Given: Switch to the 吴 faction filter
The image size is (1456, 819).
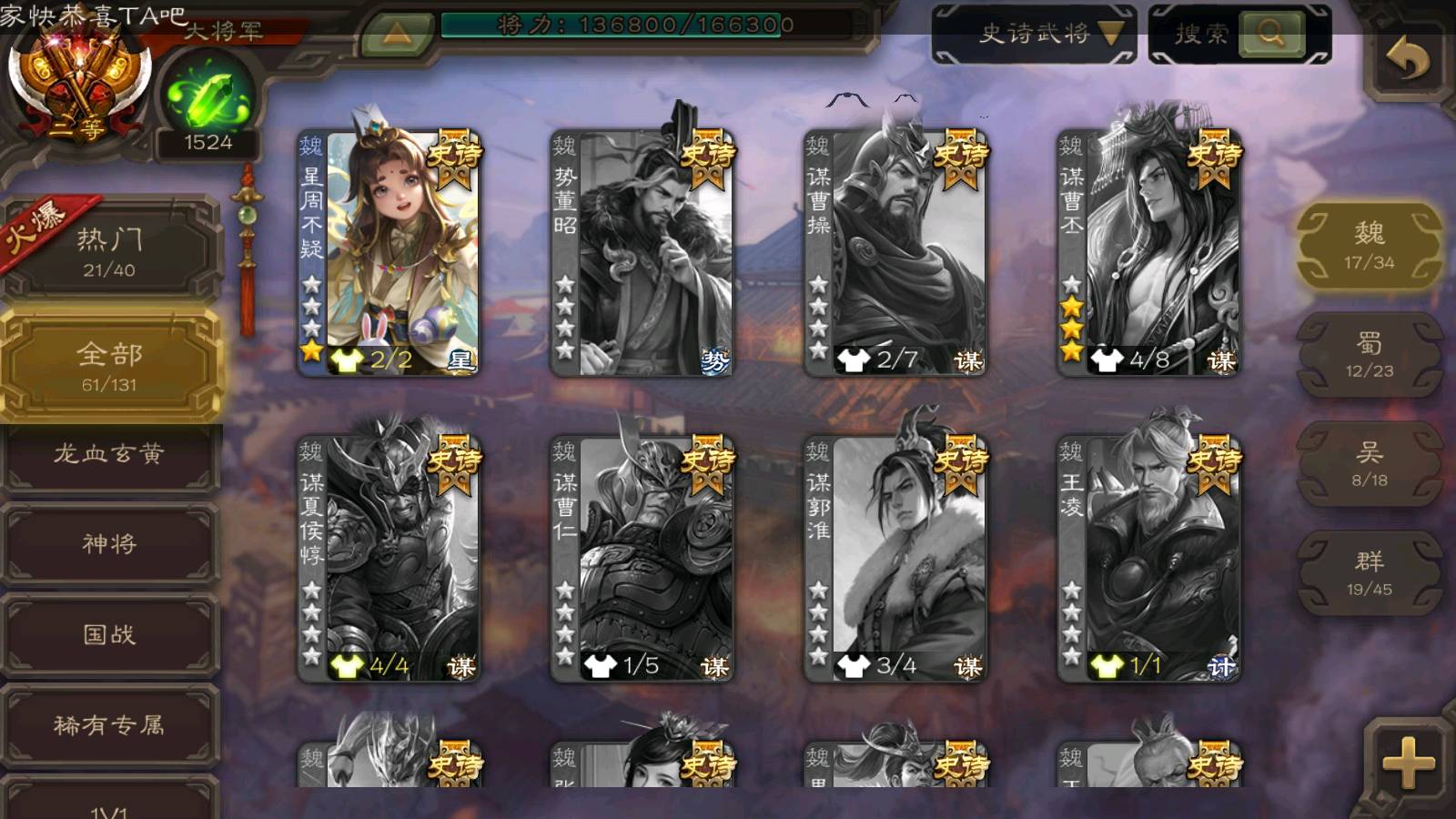Looking at the screenshot, I should tap(1369, 463).
